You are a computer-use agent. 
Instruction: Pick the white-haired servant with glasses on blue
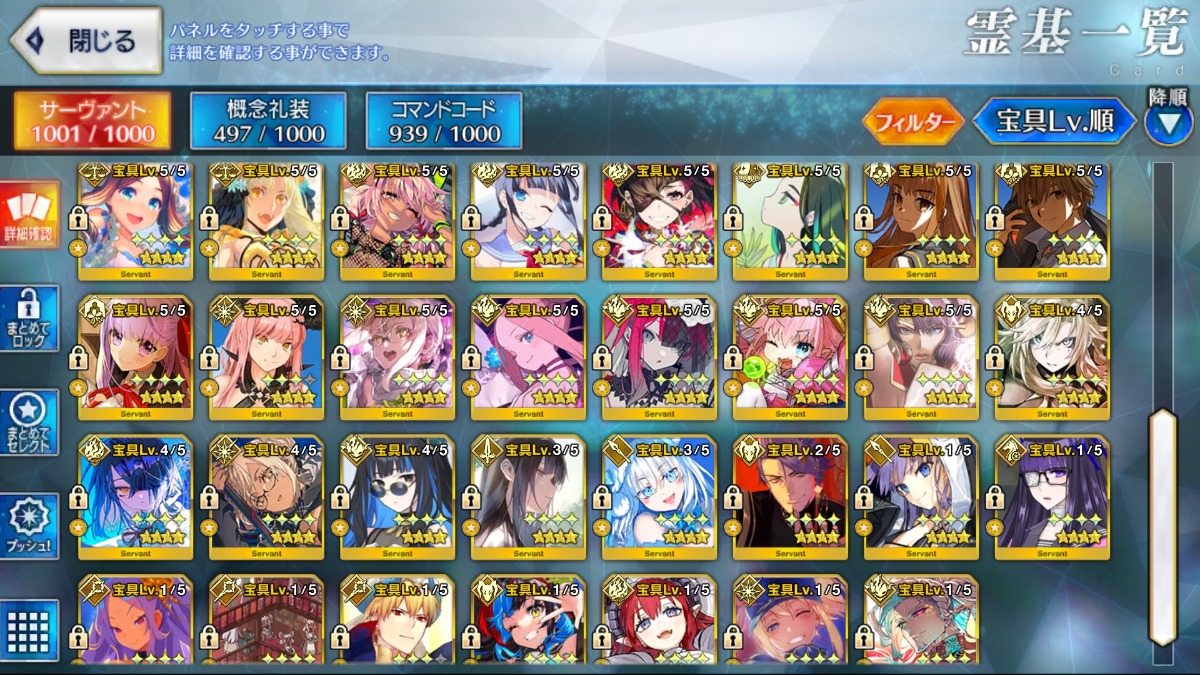click(659, 497)
